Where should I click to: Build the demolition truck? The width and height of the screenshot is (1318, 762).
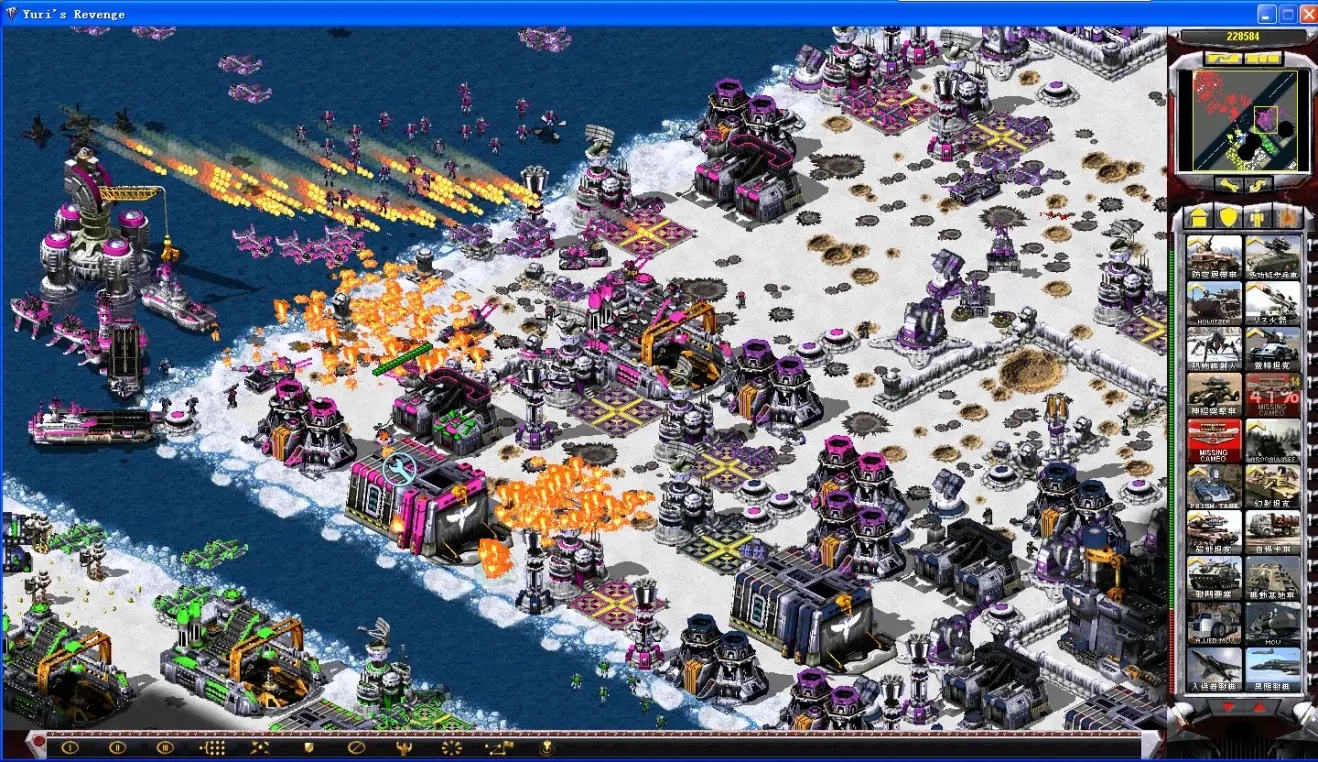tap(1273, 533)
